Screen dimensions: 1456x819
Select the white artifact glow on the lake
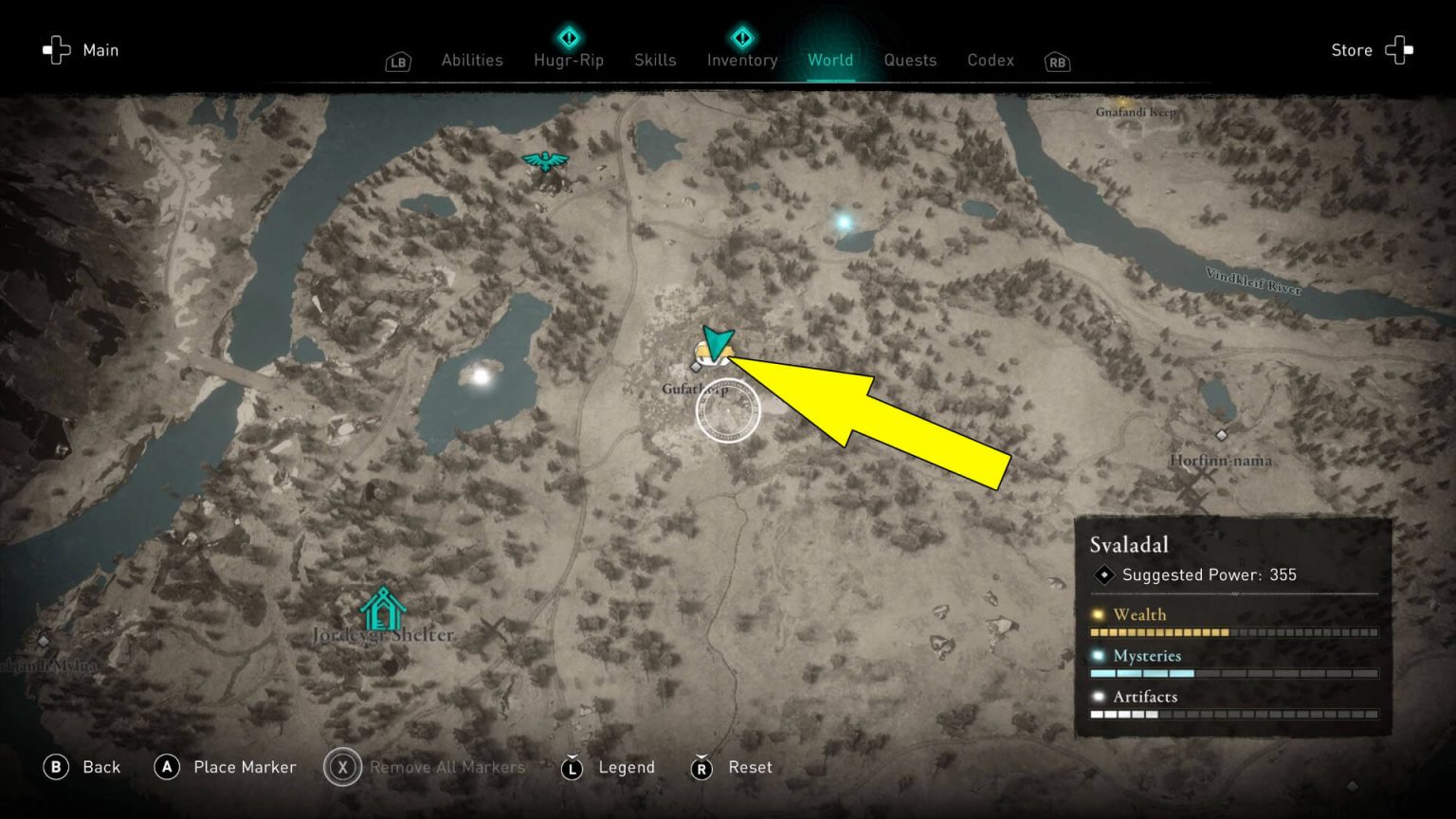481,376
